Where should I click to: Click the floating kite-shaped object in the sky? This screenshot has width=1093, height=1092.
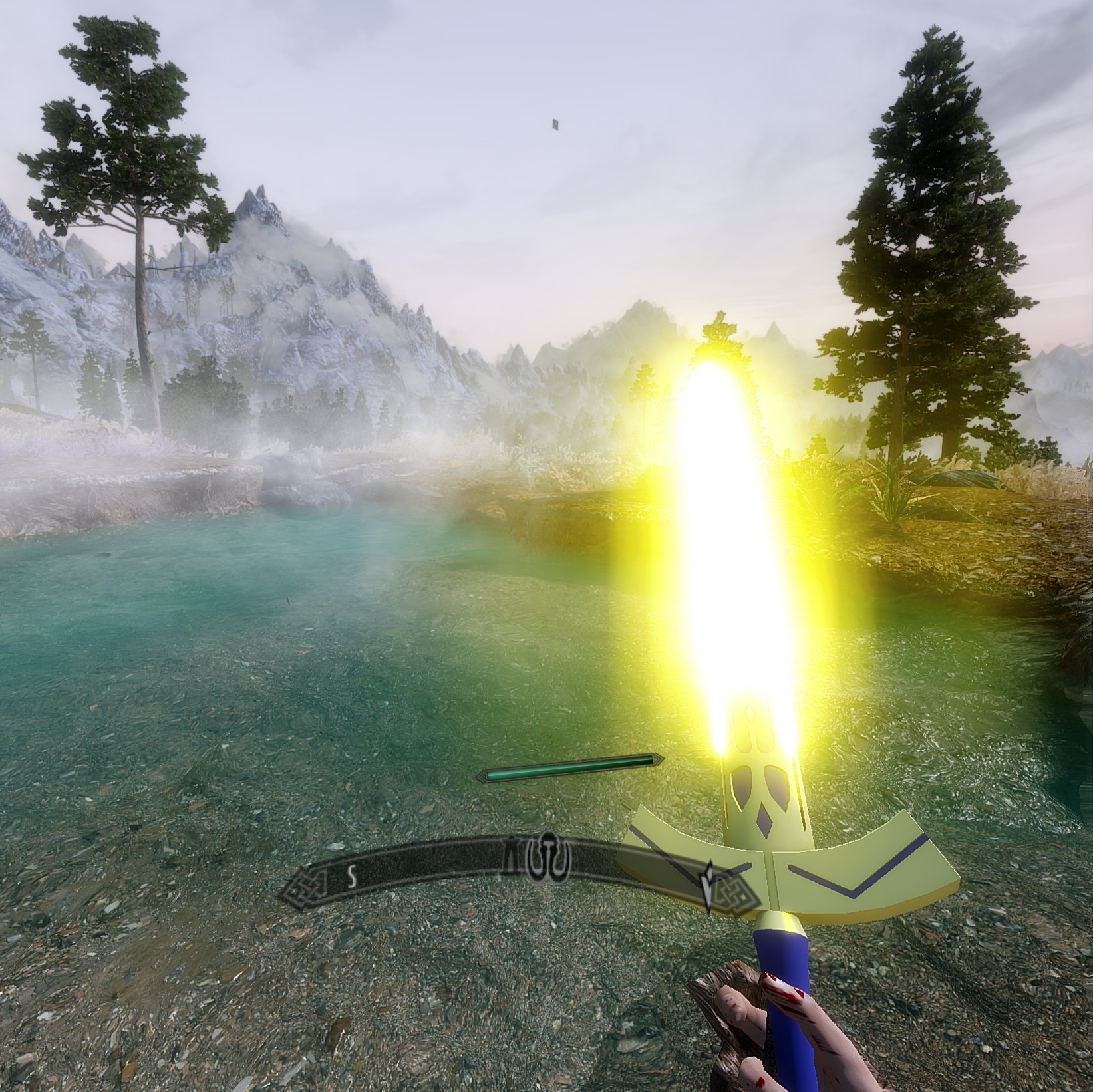[x=553, y=124]
